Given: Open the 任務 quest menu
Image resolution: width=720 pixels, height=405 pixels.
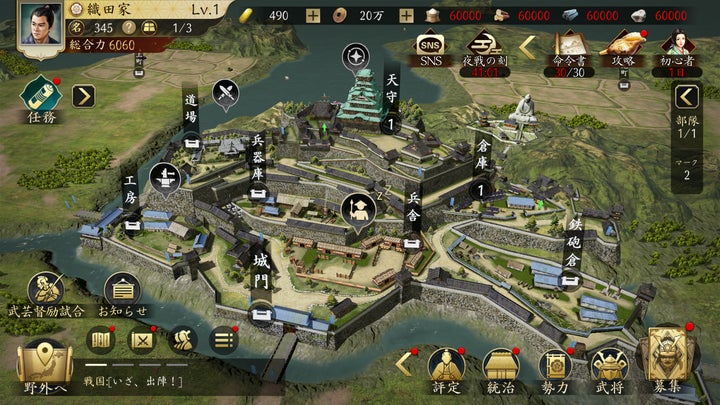Looking at the screenshot, I should pos(40,95).
